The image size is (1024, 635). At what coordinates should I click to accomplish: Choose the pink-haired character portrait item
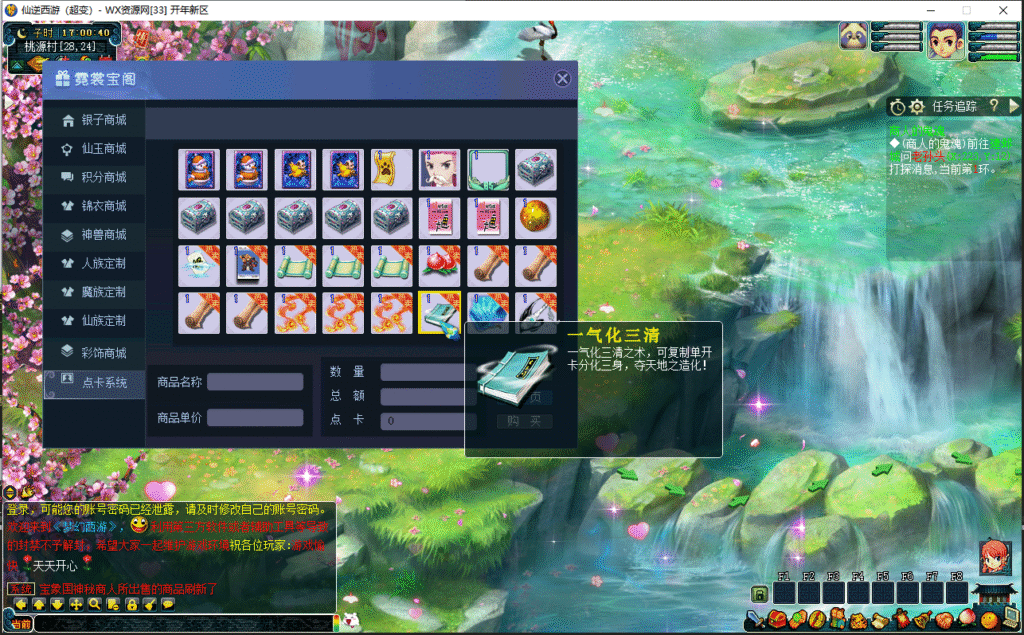tap(439, 170)
